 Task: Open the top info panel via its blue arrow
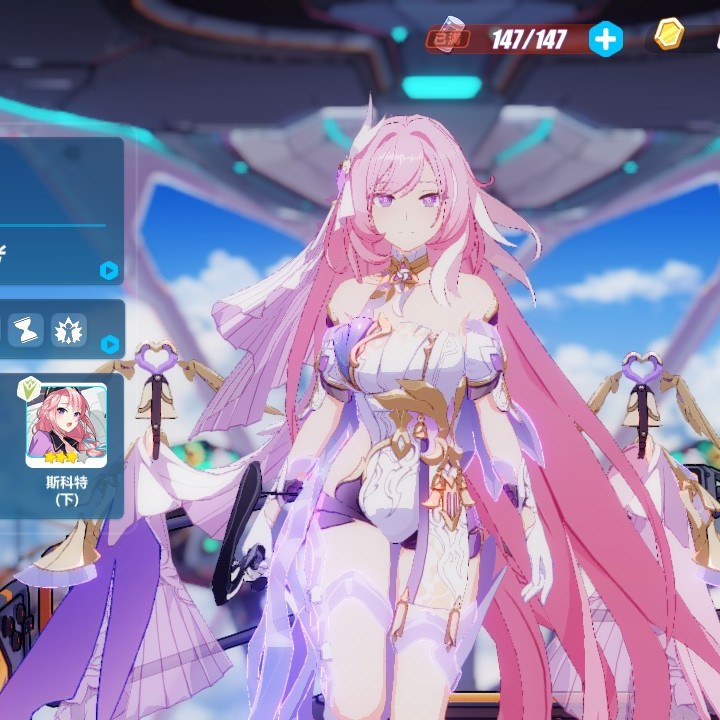pos(109,270)
